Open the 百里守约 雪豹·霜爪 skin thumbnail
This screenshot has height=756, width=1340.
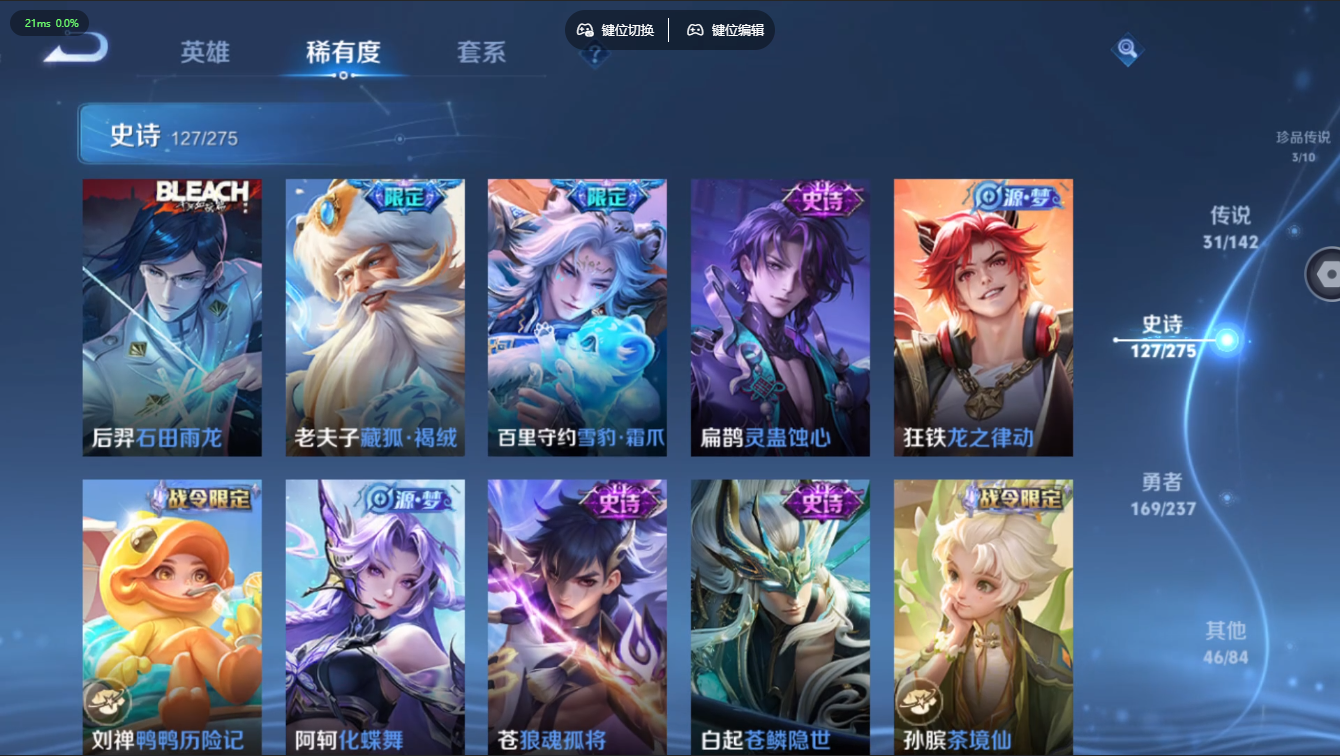pos(577,317)
